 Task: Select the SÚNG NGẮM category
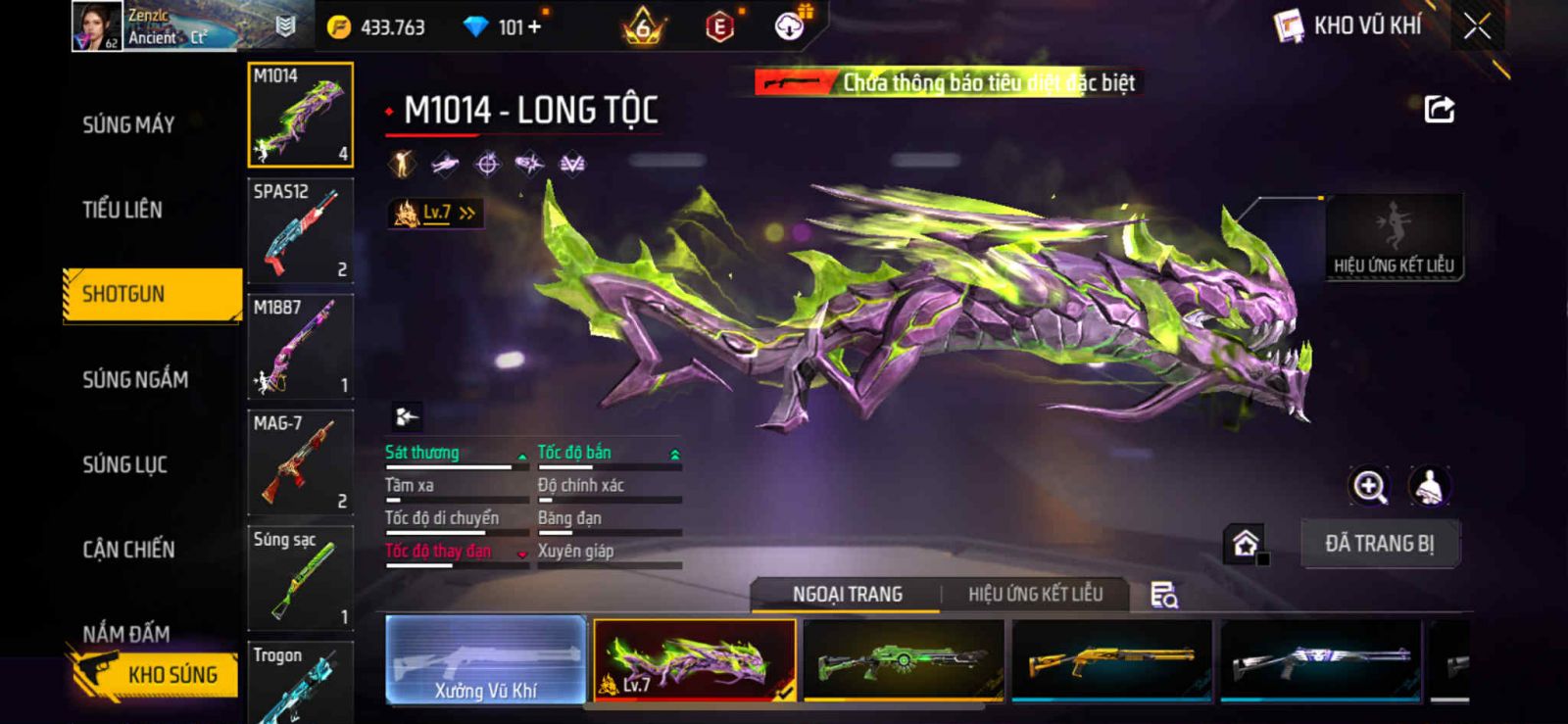(135, 379)
